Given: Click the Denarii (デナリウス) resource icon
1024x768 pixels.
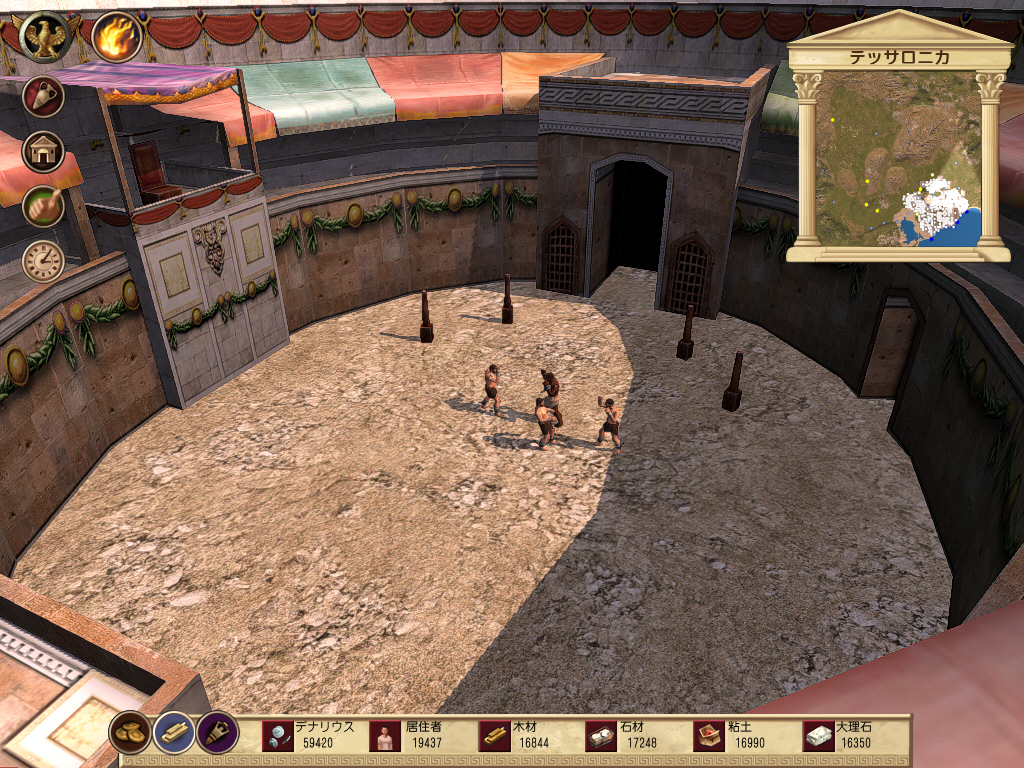Looking at the screenshot, I should click(x=278, y=737).
